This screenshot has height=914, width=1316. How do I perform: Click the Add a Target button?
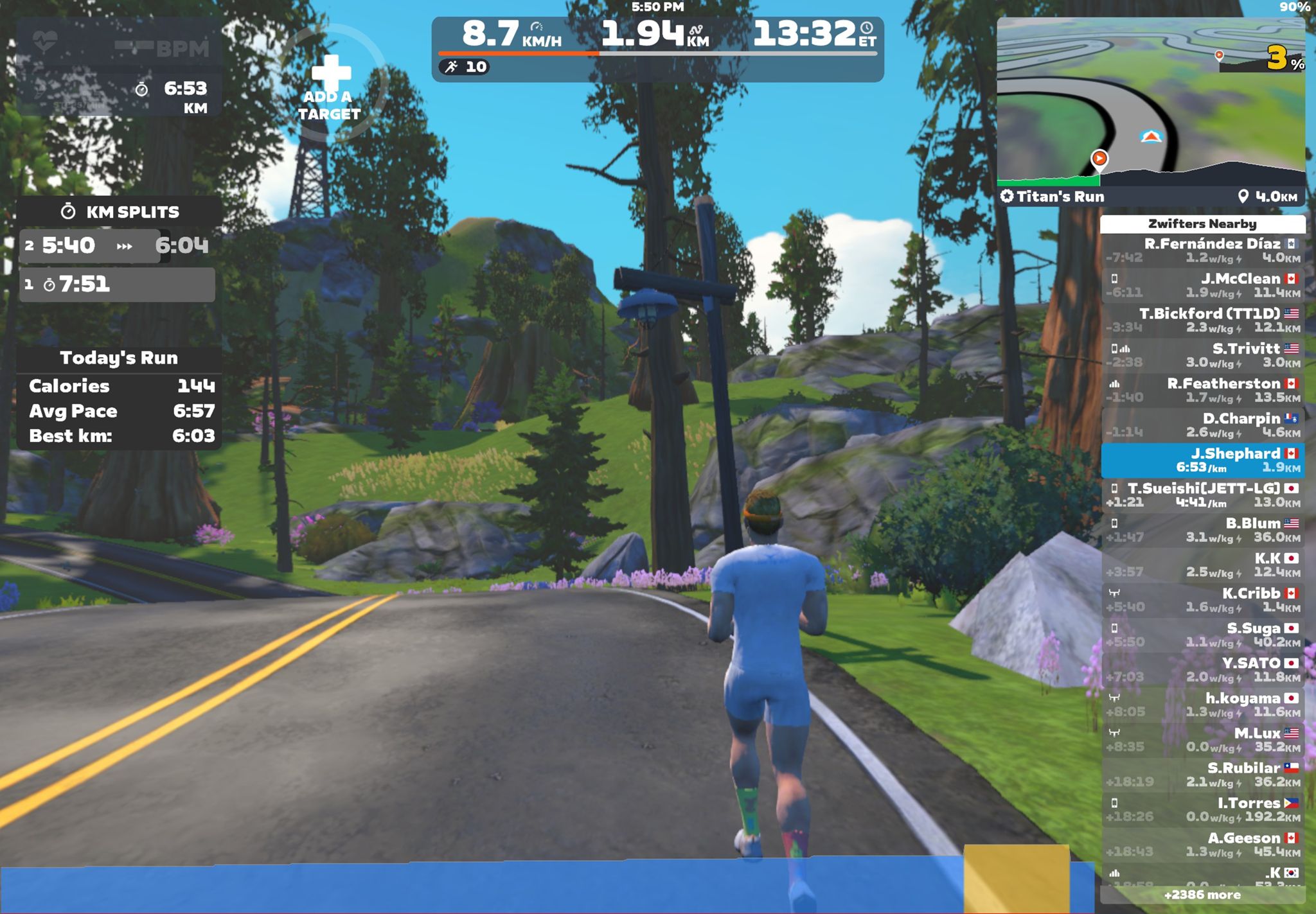(329, 87)
